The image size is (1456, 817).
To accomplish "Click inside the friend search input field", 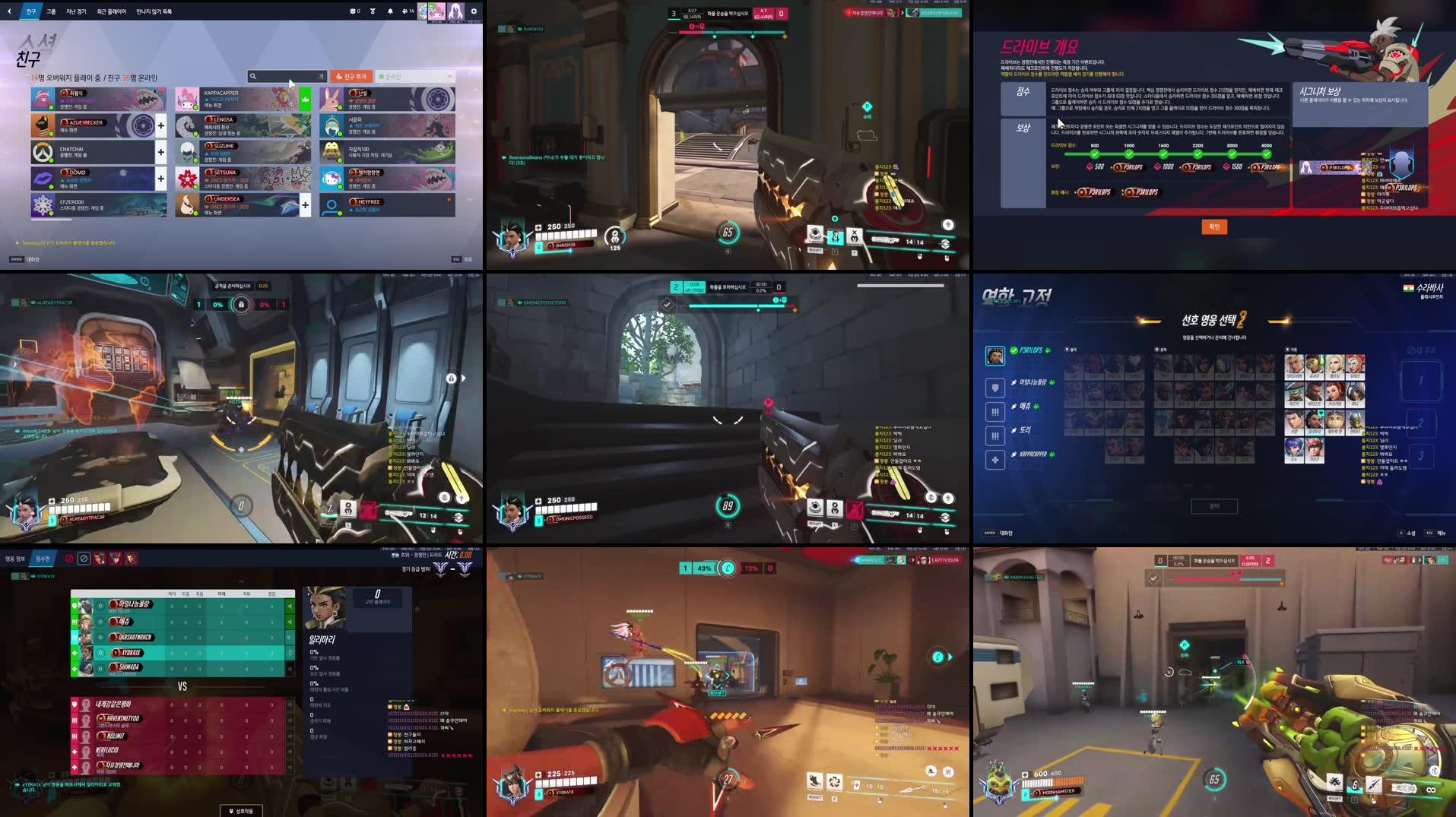I will click(289, 76).
